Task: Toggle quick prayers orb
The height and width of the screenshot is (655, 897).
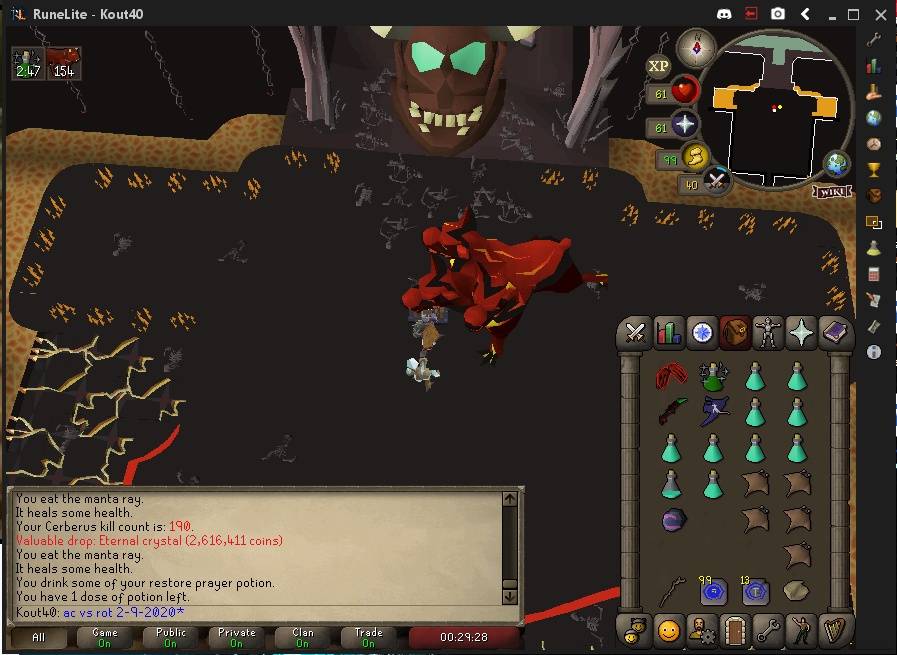Action: [x=684, y=125]
